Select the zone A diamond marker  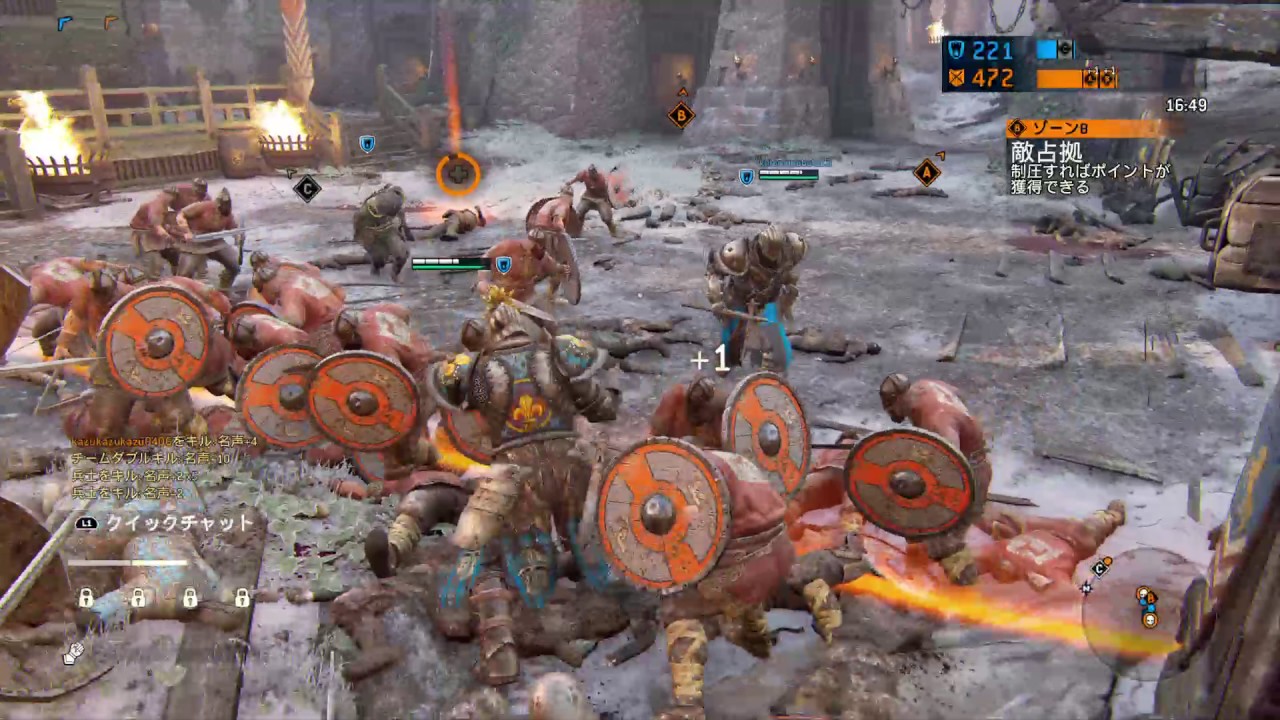point(927,172)
